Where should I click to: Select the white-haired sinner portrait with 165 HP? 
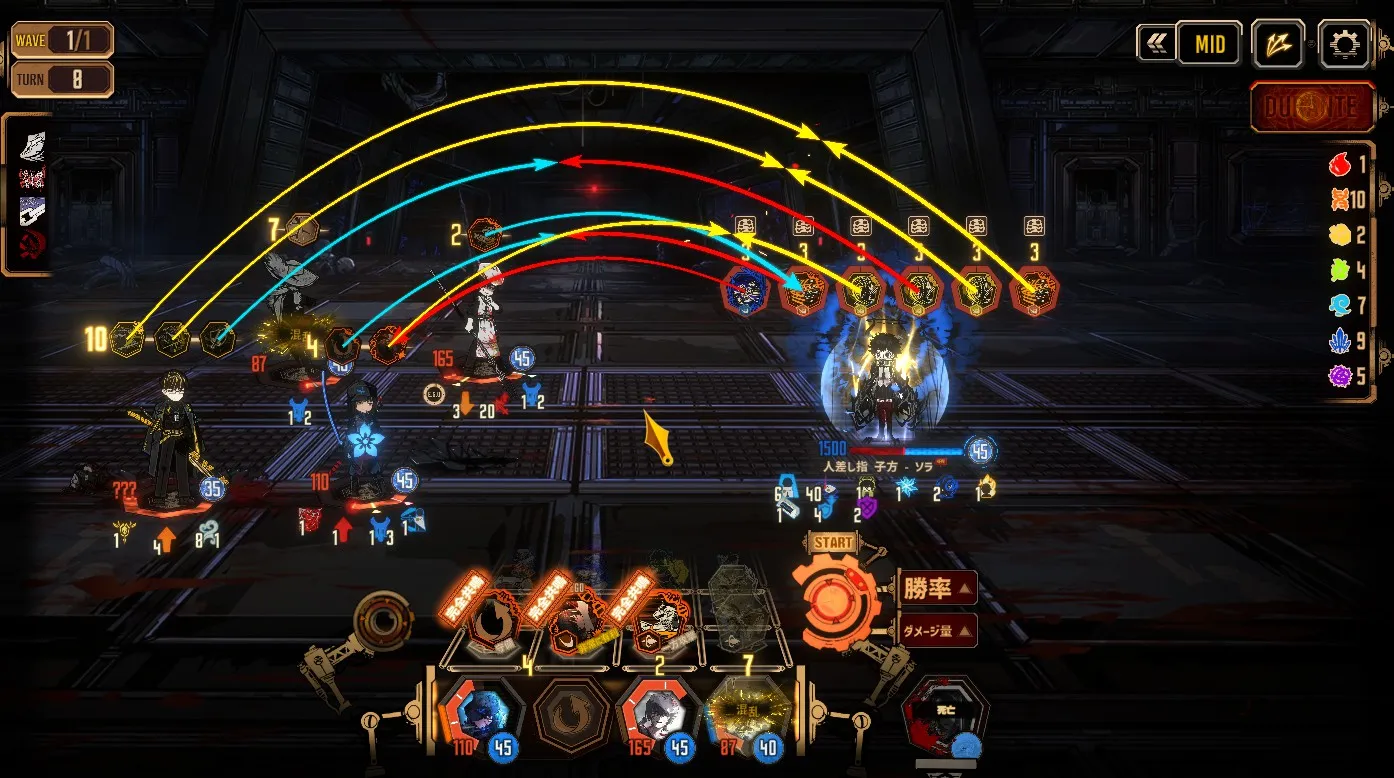tap(655, 714)
